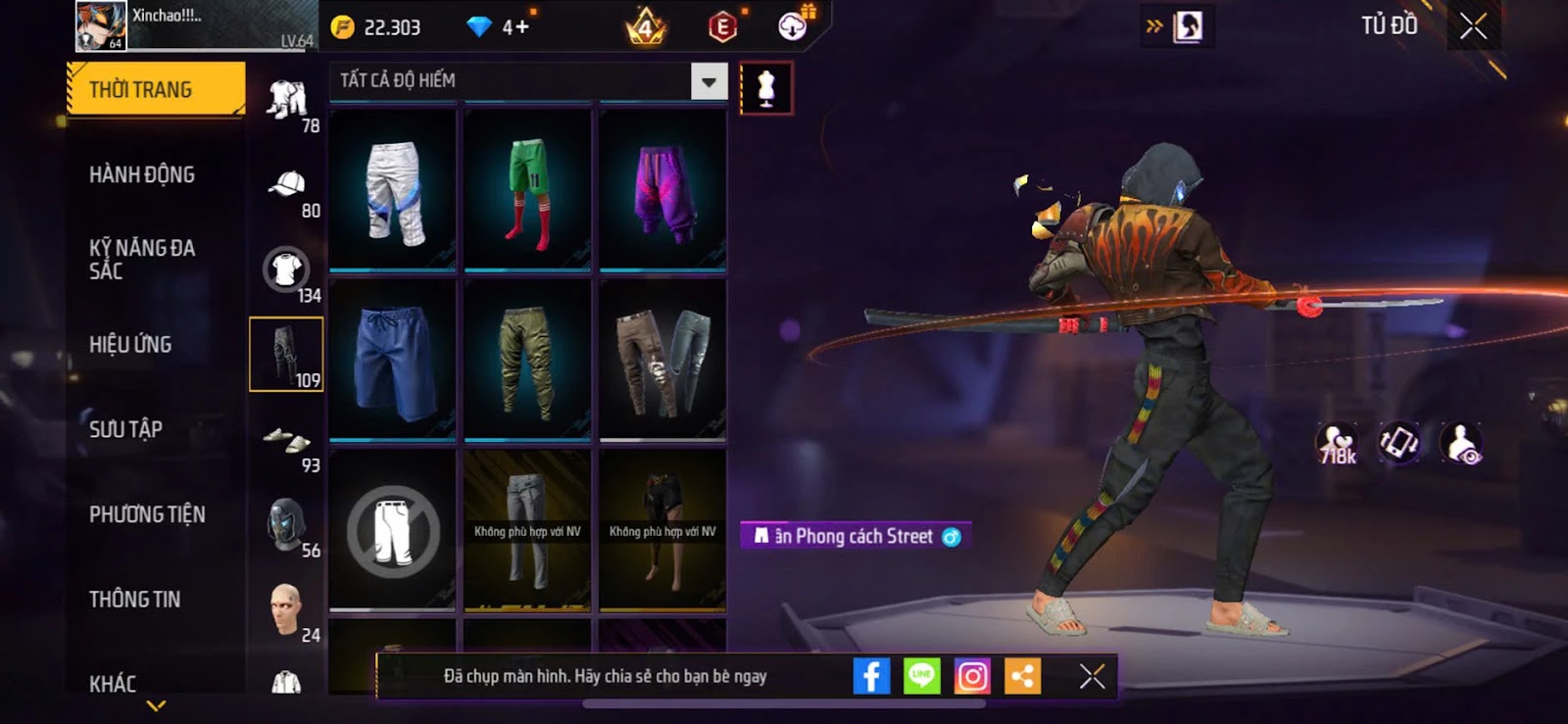Switch to the hat category icon
Image resolution: width=1568 pixels, height=724 pixels.
pos(287,185)
